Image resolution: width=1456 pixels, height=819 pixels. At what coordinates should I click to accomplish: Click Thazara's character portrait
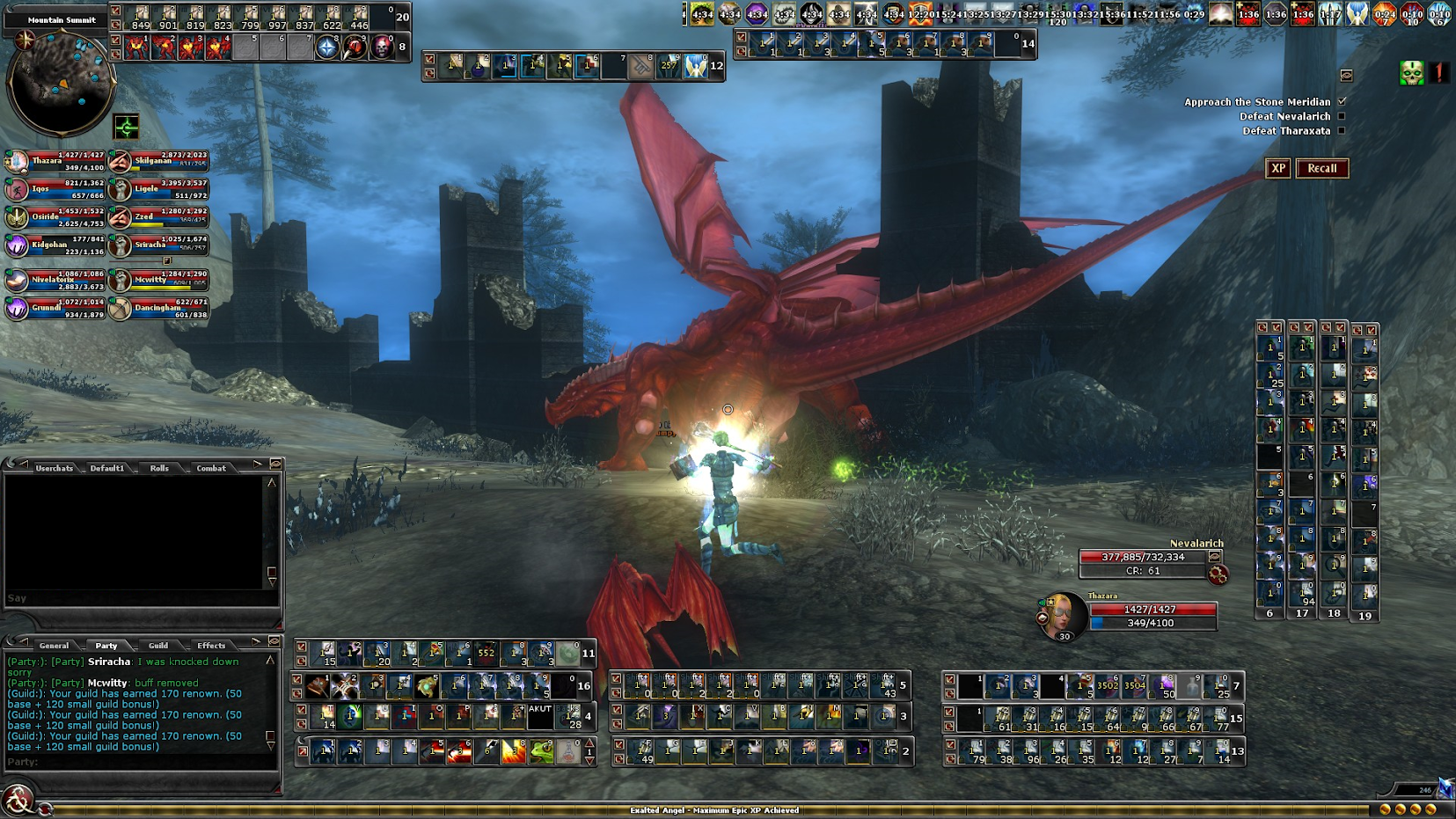[x=1063, y=614]
